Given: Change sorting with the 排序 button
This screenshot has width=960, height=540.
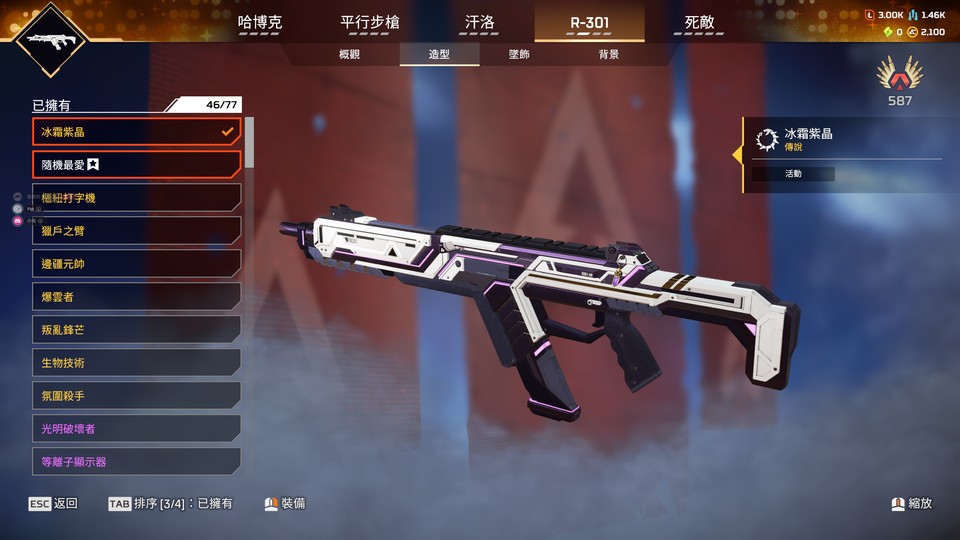Looking at the screenshot, I should click(170, 504).
